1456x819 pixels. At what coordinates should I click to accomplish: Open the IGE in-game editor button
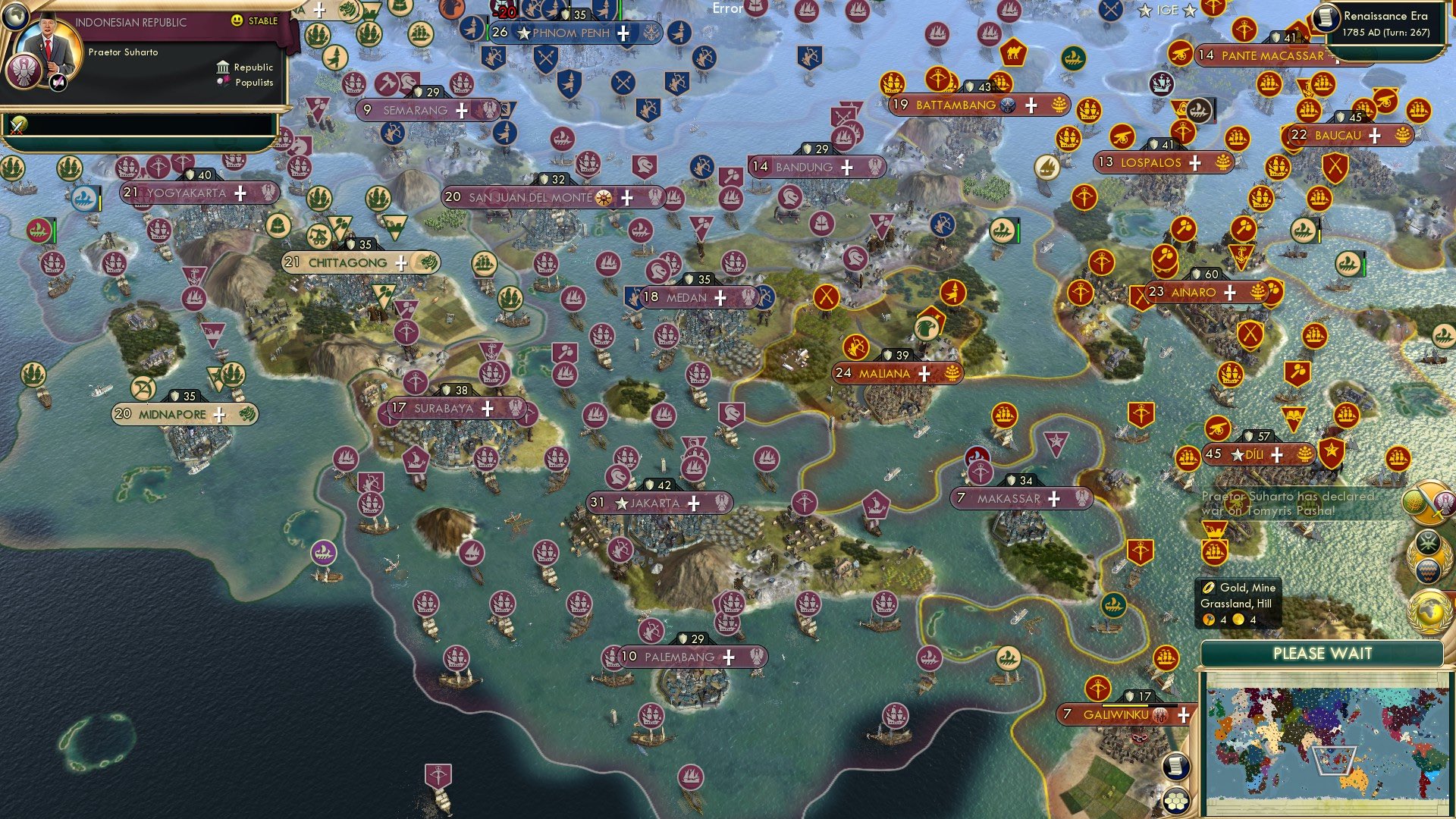(x=1167, y=11)
